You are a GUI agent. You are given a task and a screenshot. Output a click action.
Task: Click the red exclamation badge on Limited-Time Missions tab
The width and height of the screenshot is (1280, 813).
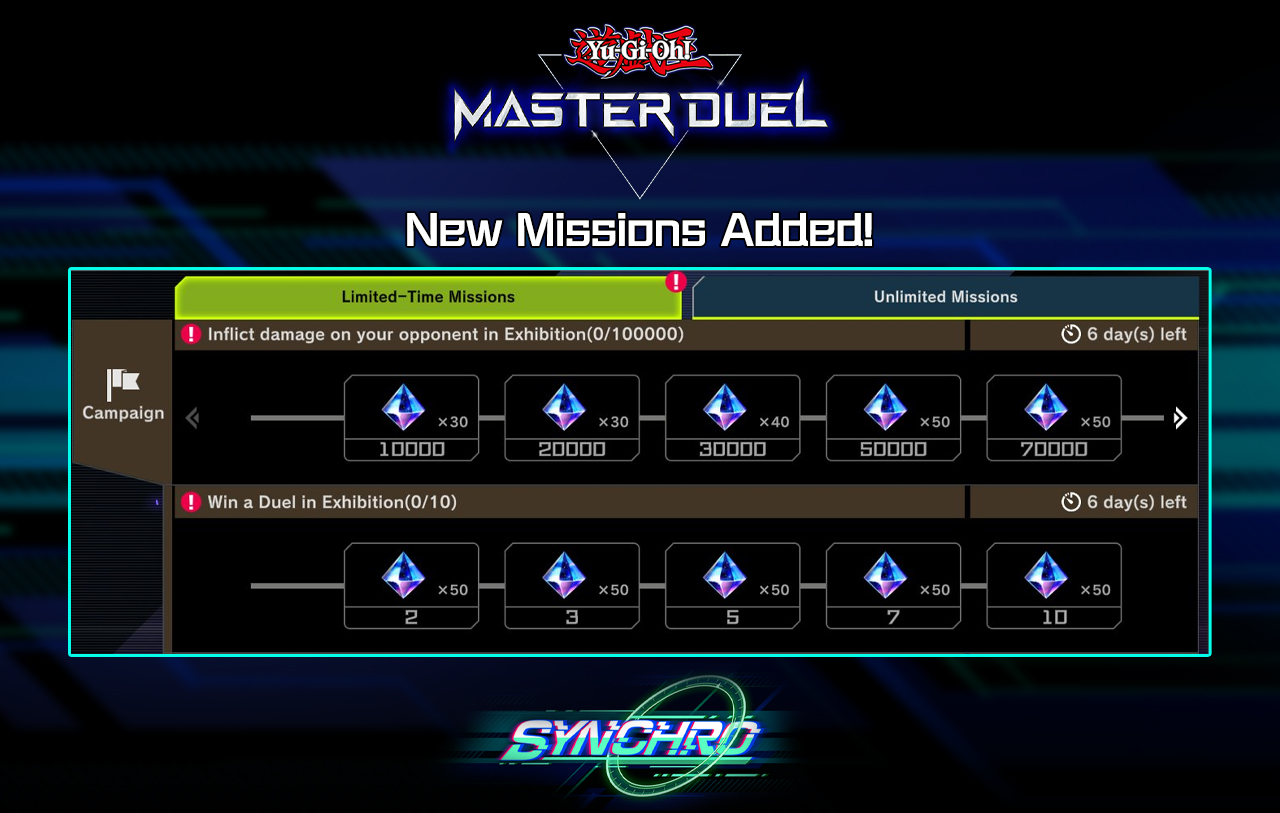(x=676, y=282)
